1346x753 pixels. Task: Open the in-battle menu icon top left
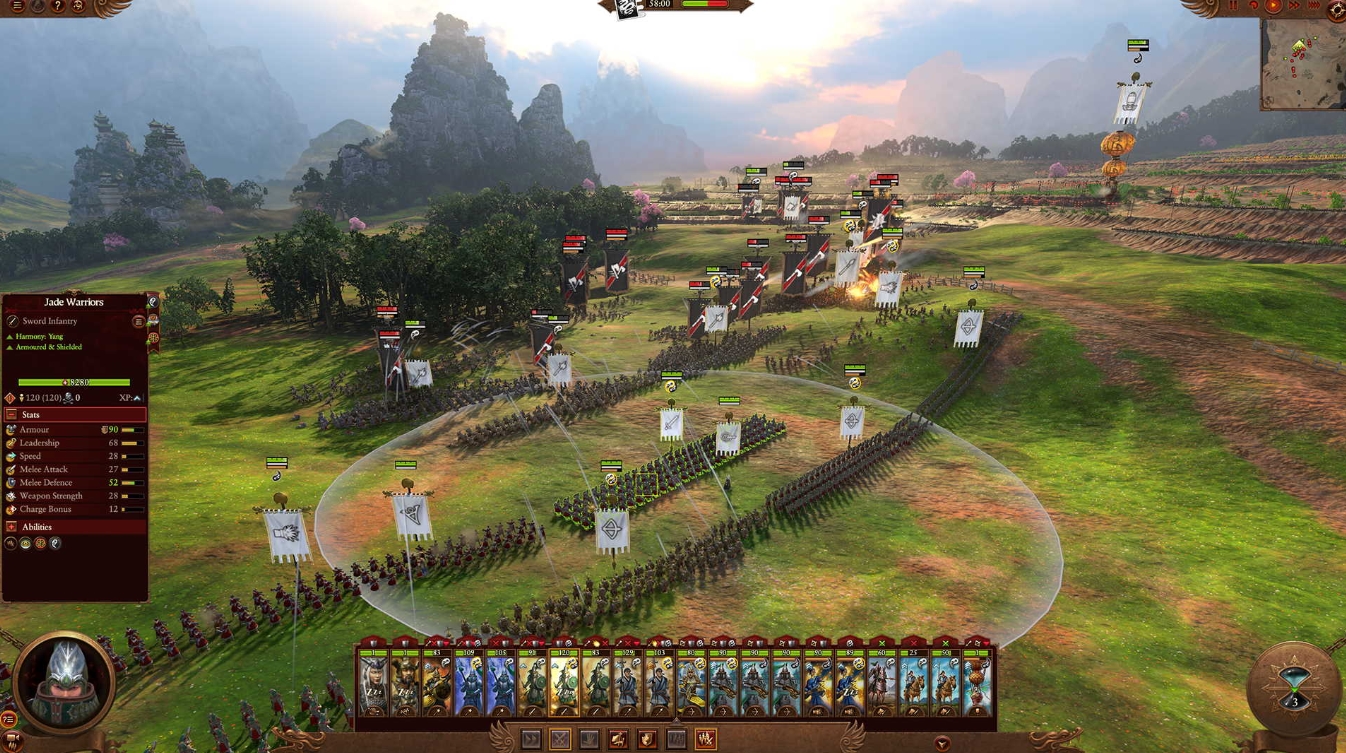17,7
